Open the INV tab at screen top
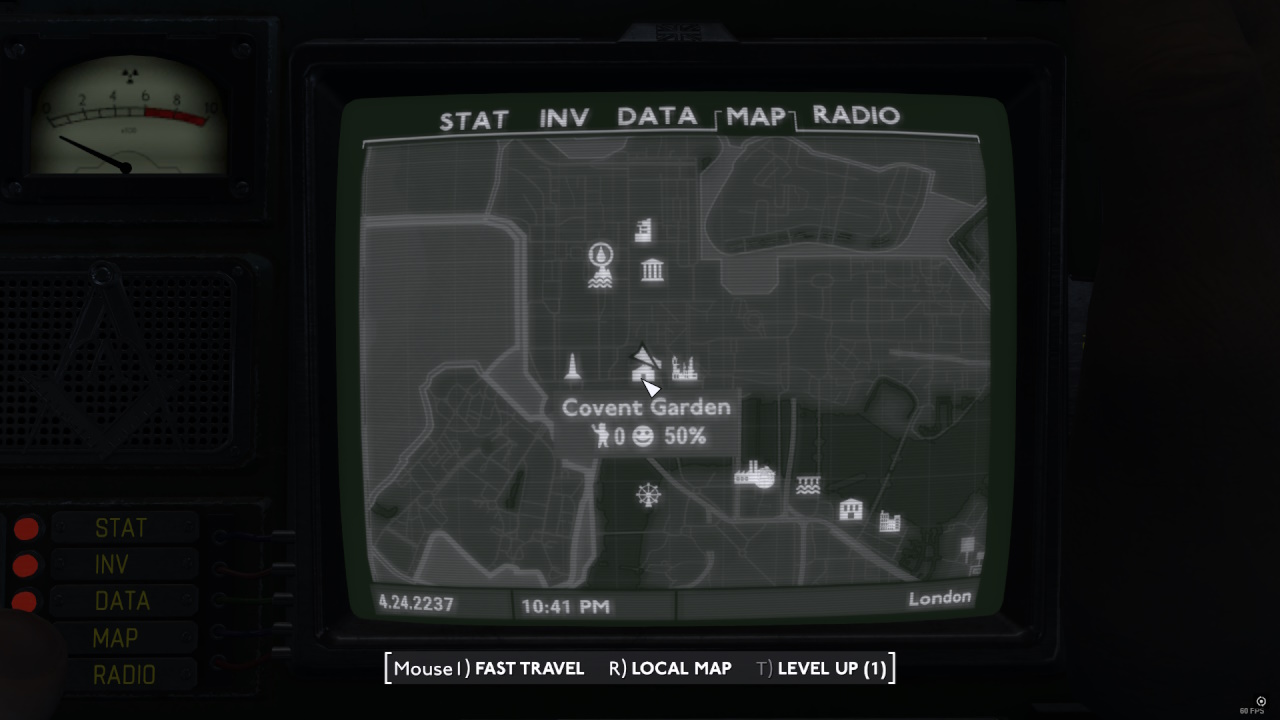The height and width of the screenshot is (720, 1280). 563,117
